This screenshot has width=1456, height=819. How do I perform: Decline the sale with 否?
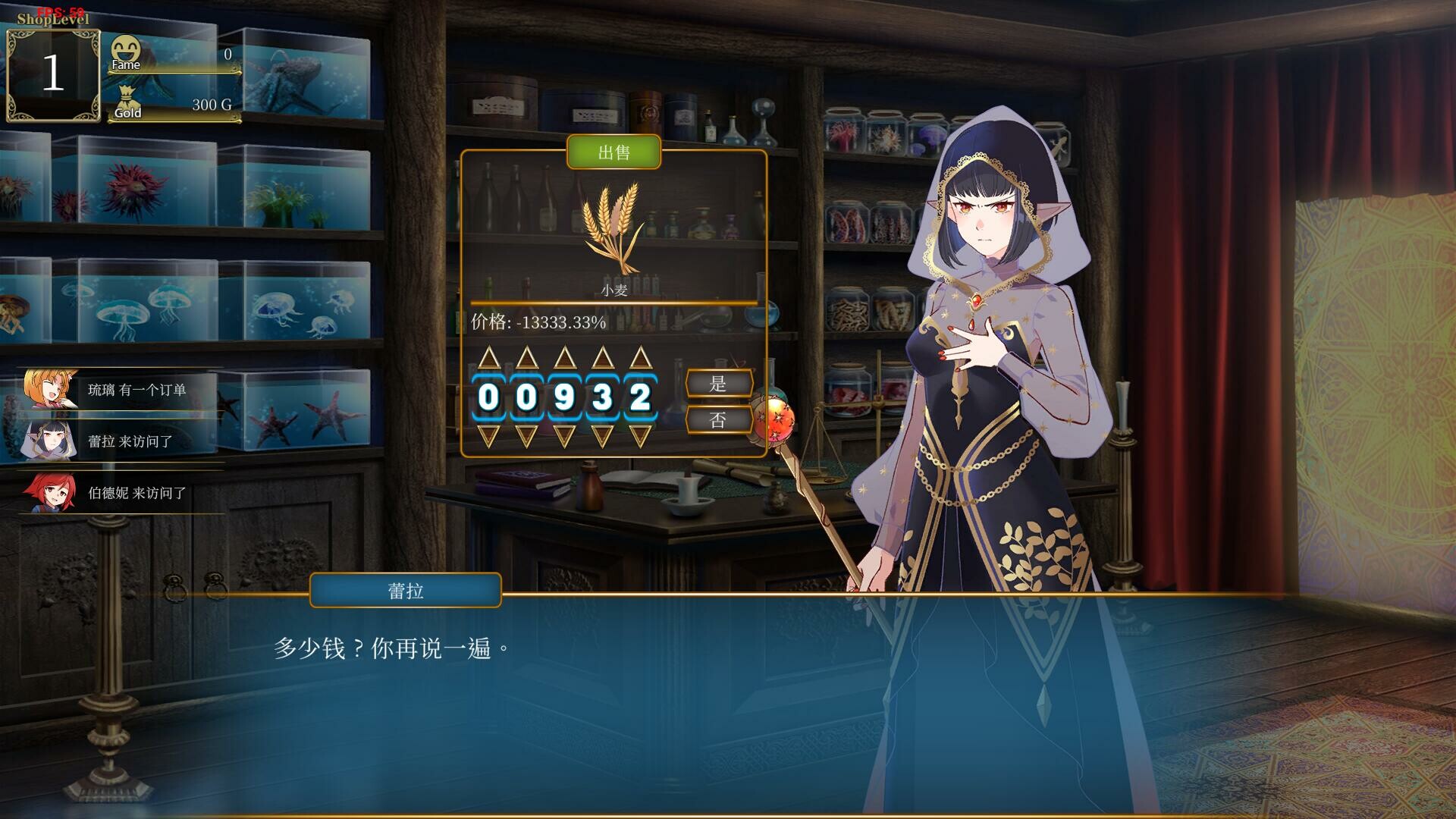[718, 420]
